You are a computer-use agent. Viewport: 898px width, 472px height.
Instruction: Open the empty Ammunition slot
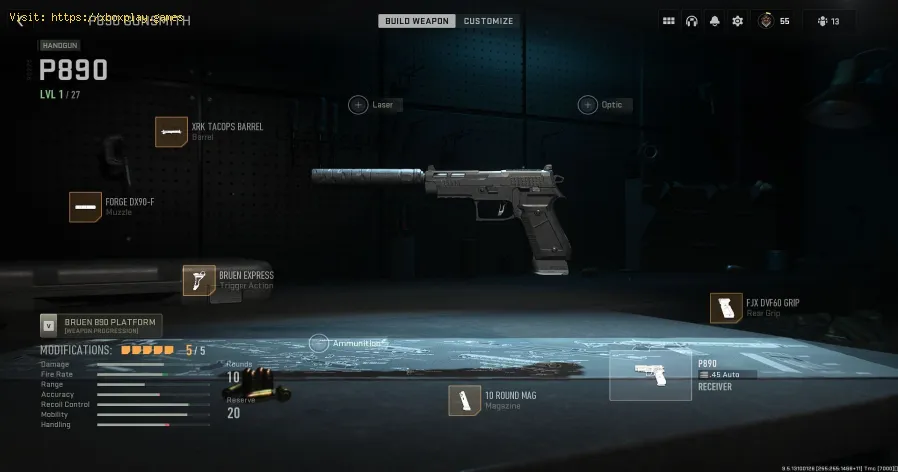click(x=318, y=343)
